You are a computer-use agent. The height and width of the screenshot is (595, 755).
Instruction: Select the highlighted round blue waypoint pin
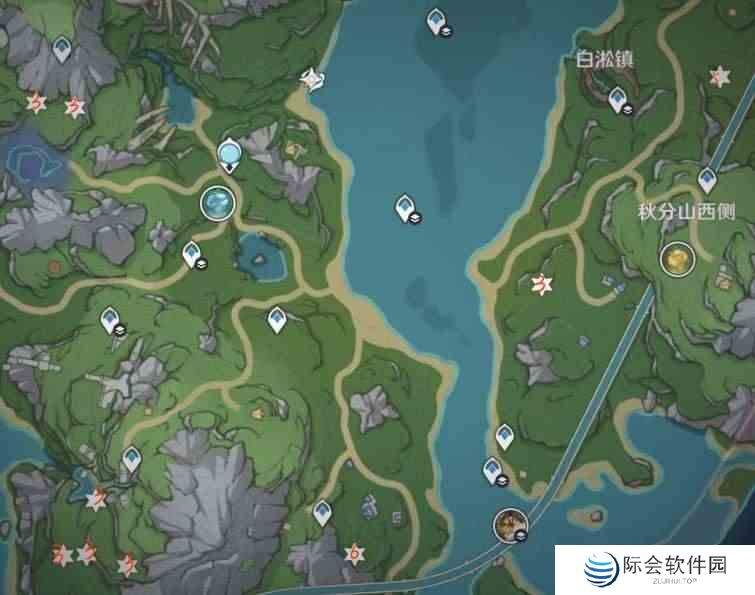point(230,155)
